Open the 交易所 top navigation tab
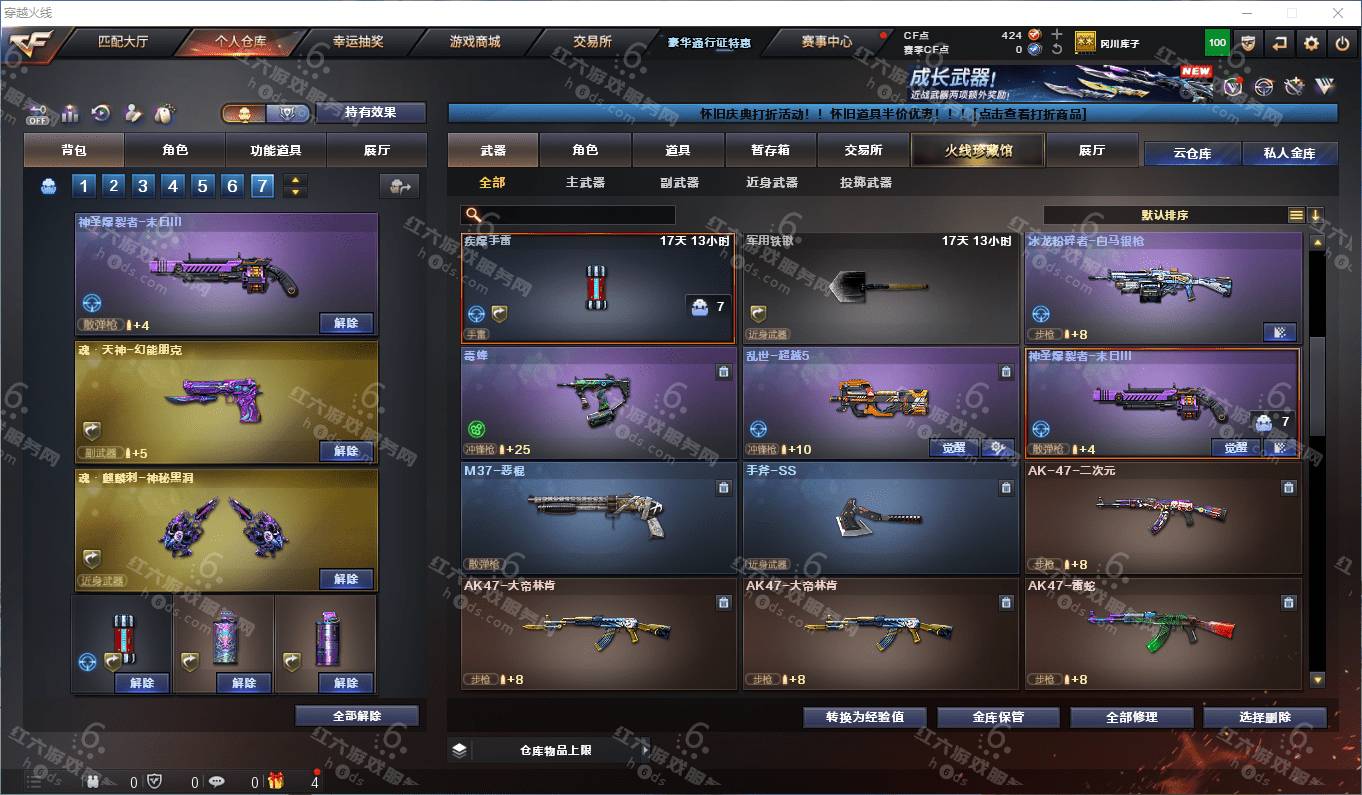Viewport: 1362px width, 795px height. point(592,42)
